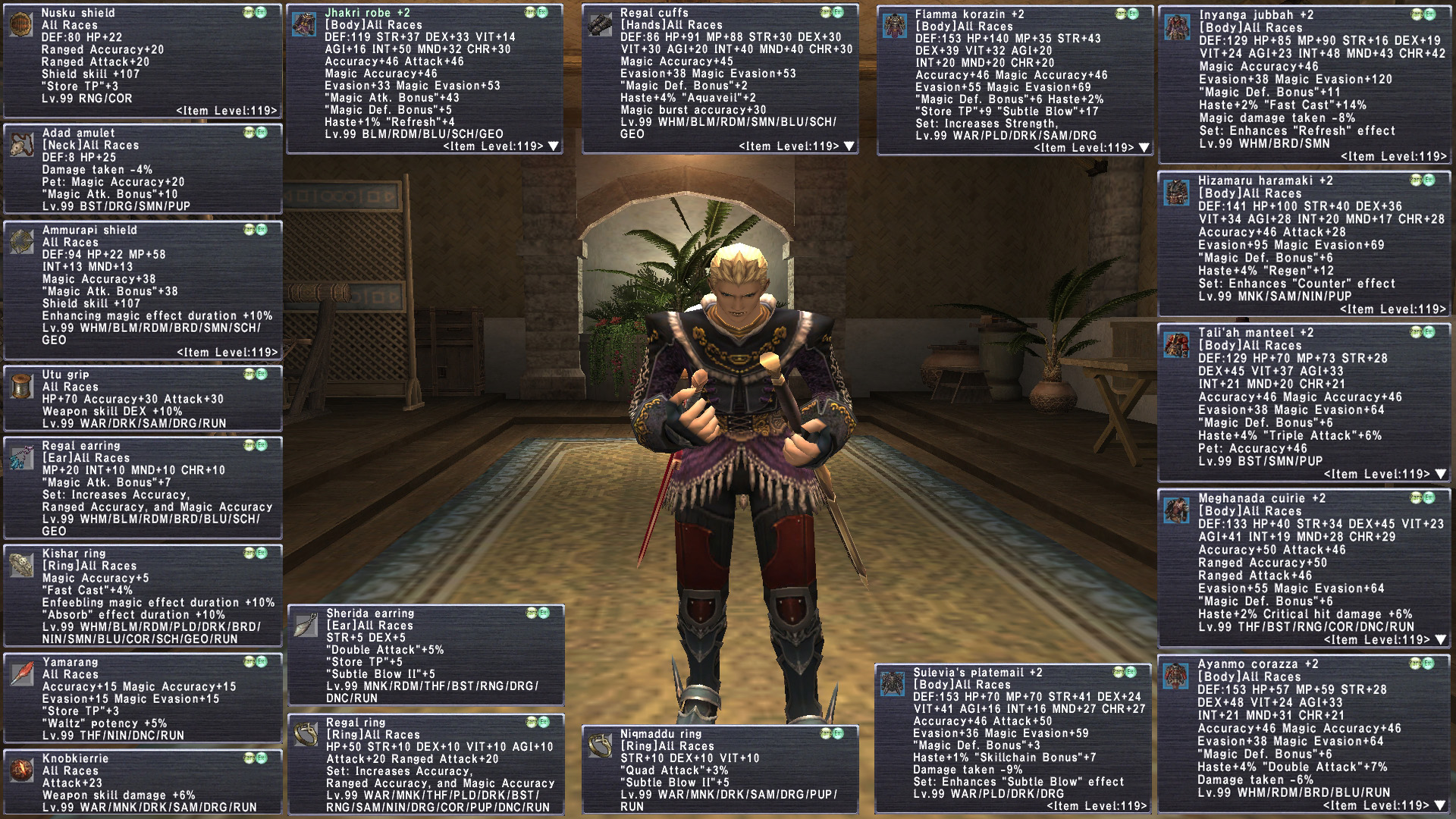Select the Utu grip icon
1456x819 pixels.
pos(21,386)
